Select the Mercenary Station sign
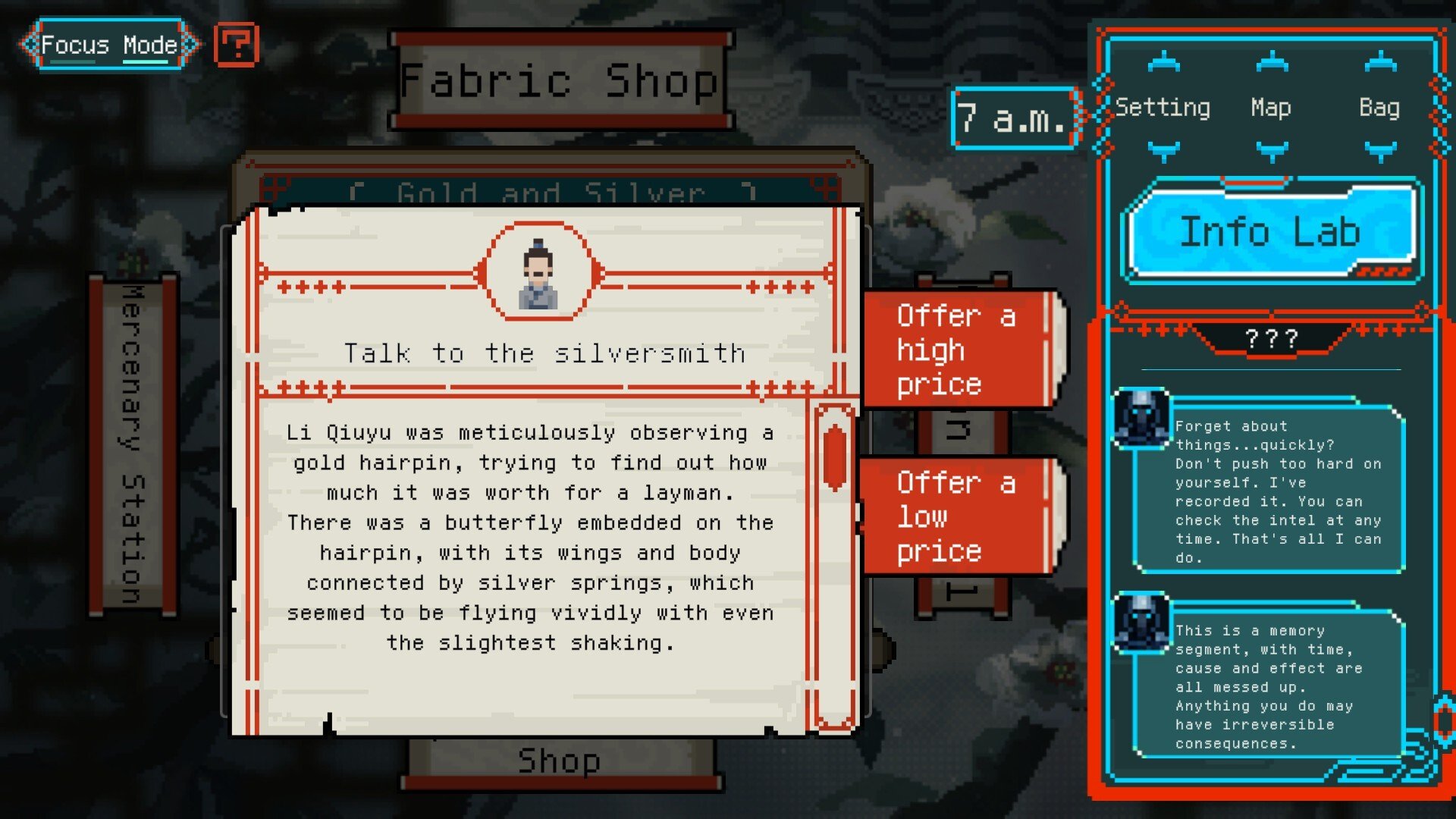This screenshot has width=1456, height=819. click(133, 444)
